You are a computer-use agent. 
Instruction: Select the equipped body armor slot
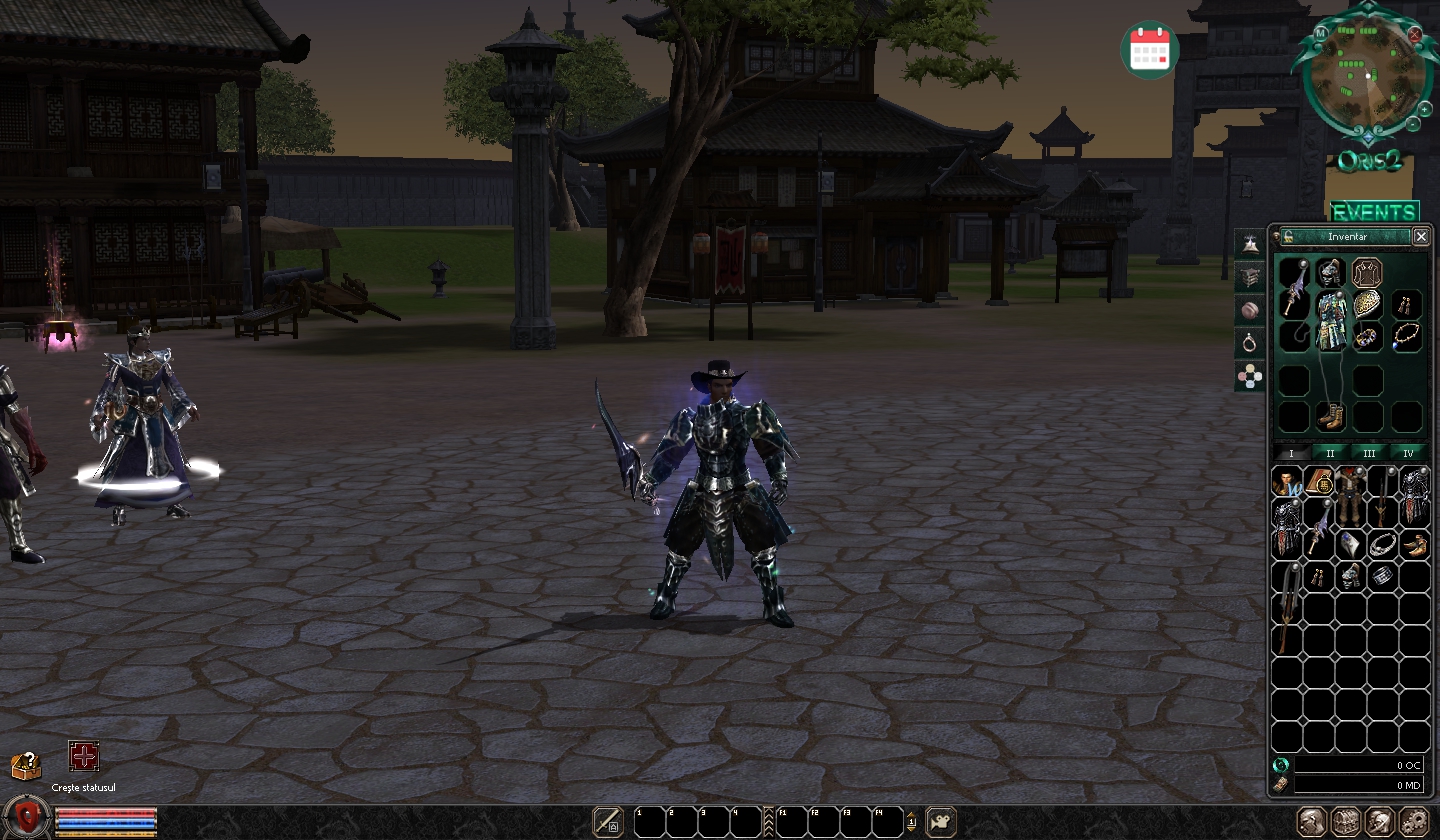pos(1331,322)
